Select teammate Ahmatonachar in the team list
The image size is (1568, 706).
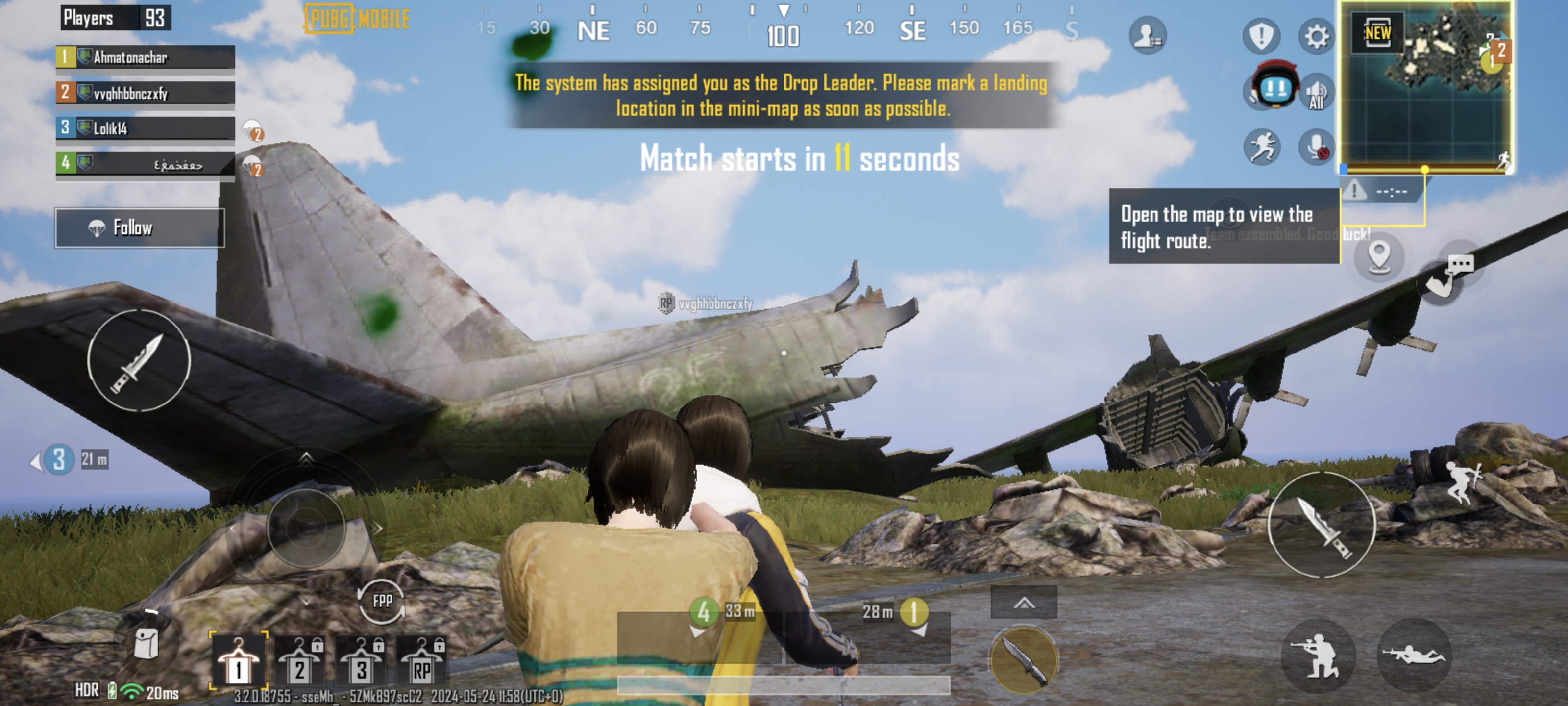point(145,57)
